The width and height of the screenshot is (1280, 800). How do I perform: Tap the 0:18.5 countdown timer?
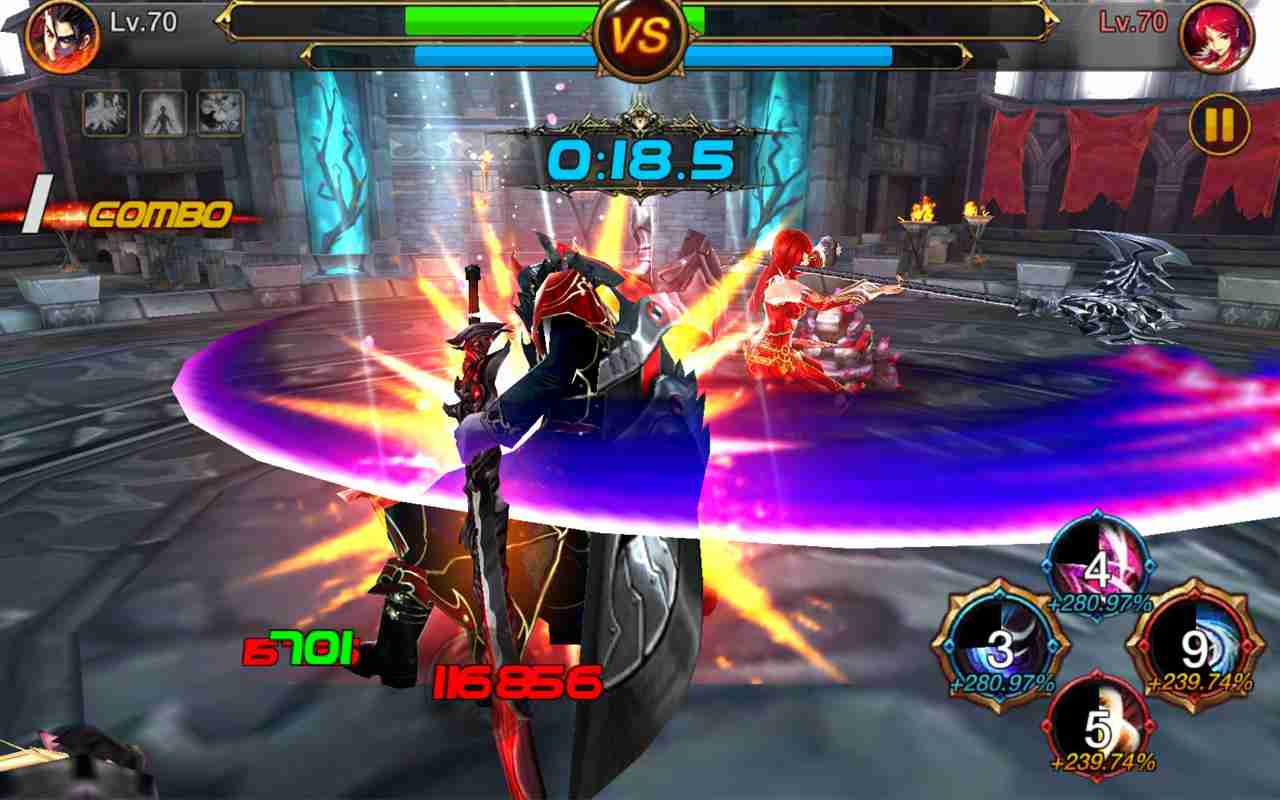click(640, 158)
